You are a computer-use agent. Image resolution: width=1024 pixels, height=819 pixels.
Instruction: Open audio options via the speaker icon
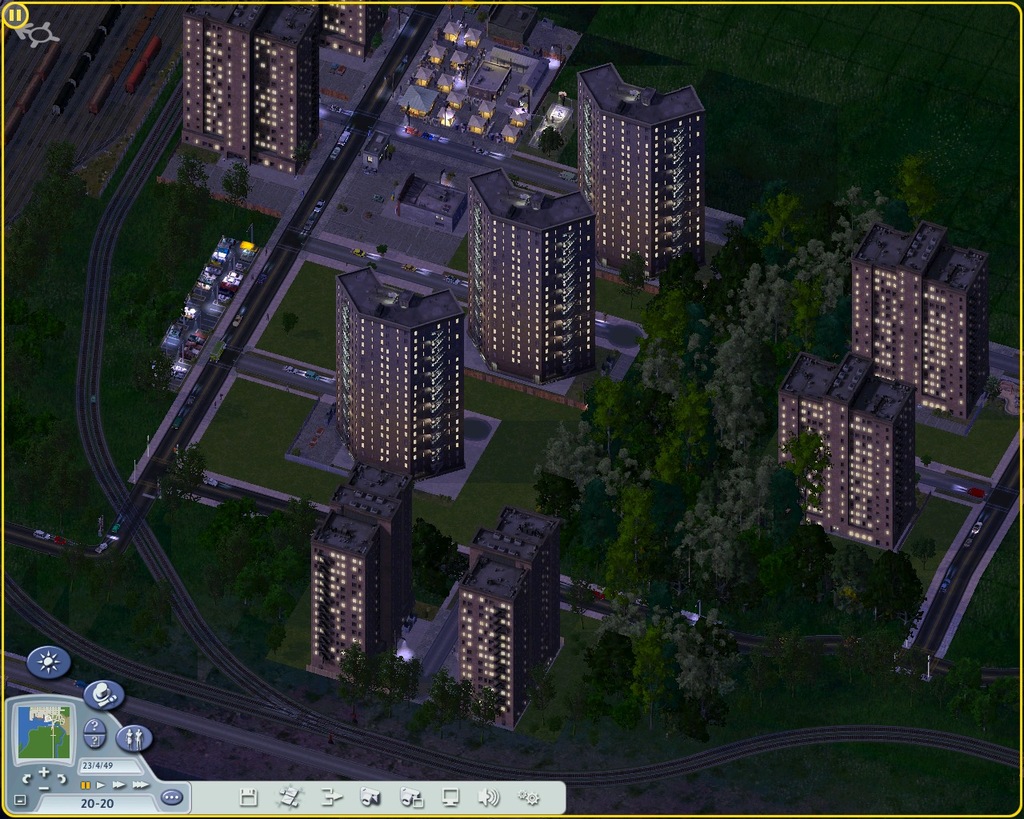click(x=488, y=797)
